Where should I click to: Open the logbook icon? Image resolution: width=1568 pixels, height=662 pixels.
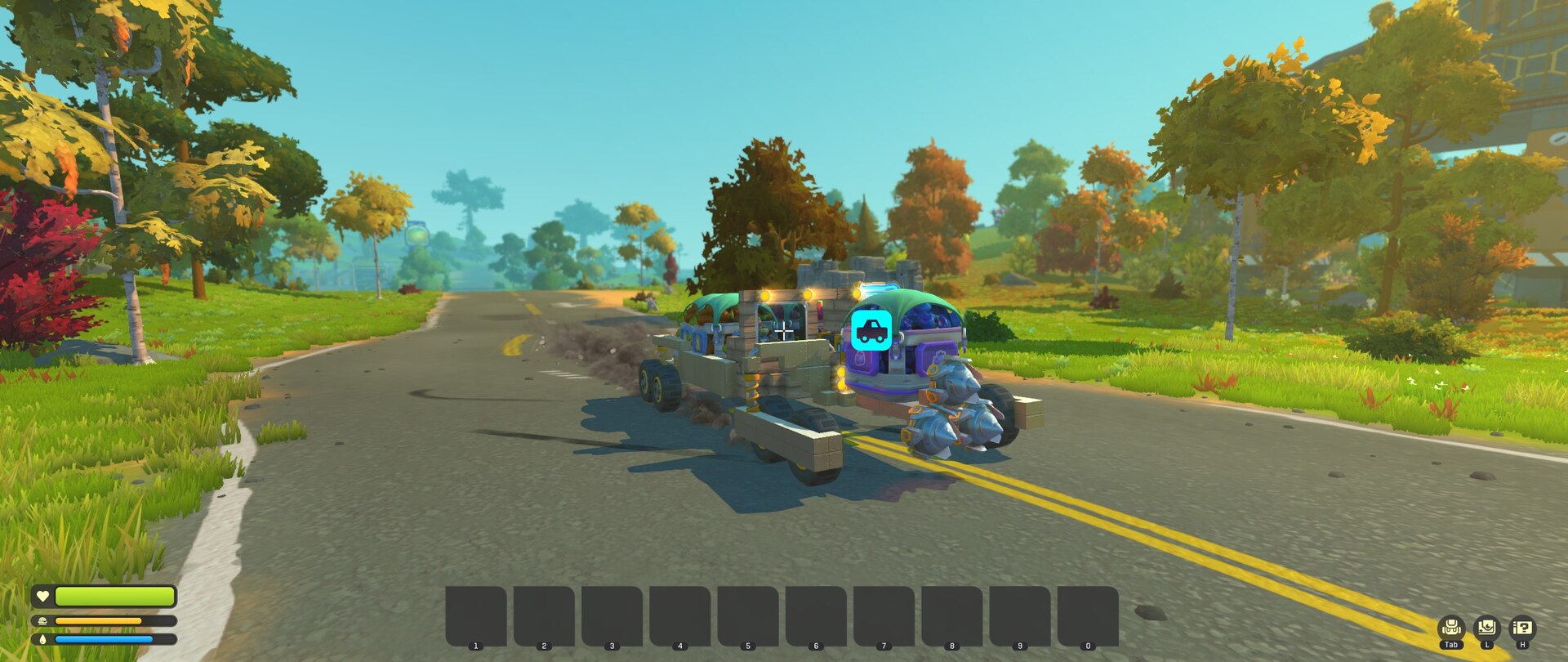tap(1486, 628)
